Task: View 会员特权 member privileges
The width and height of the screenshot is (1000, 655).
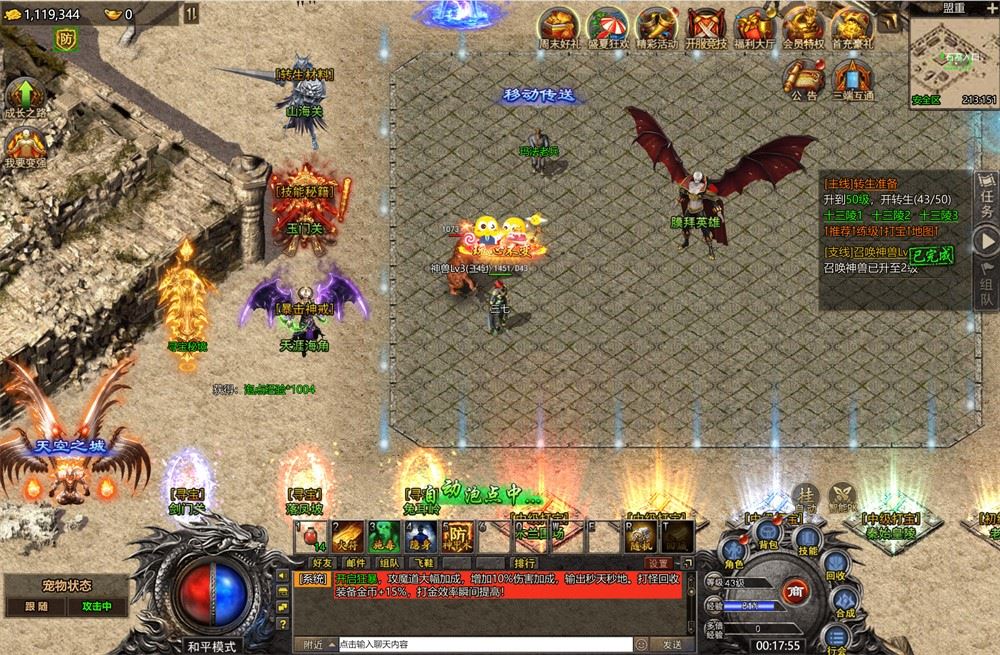Action: (x=803, y=26)
